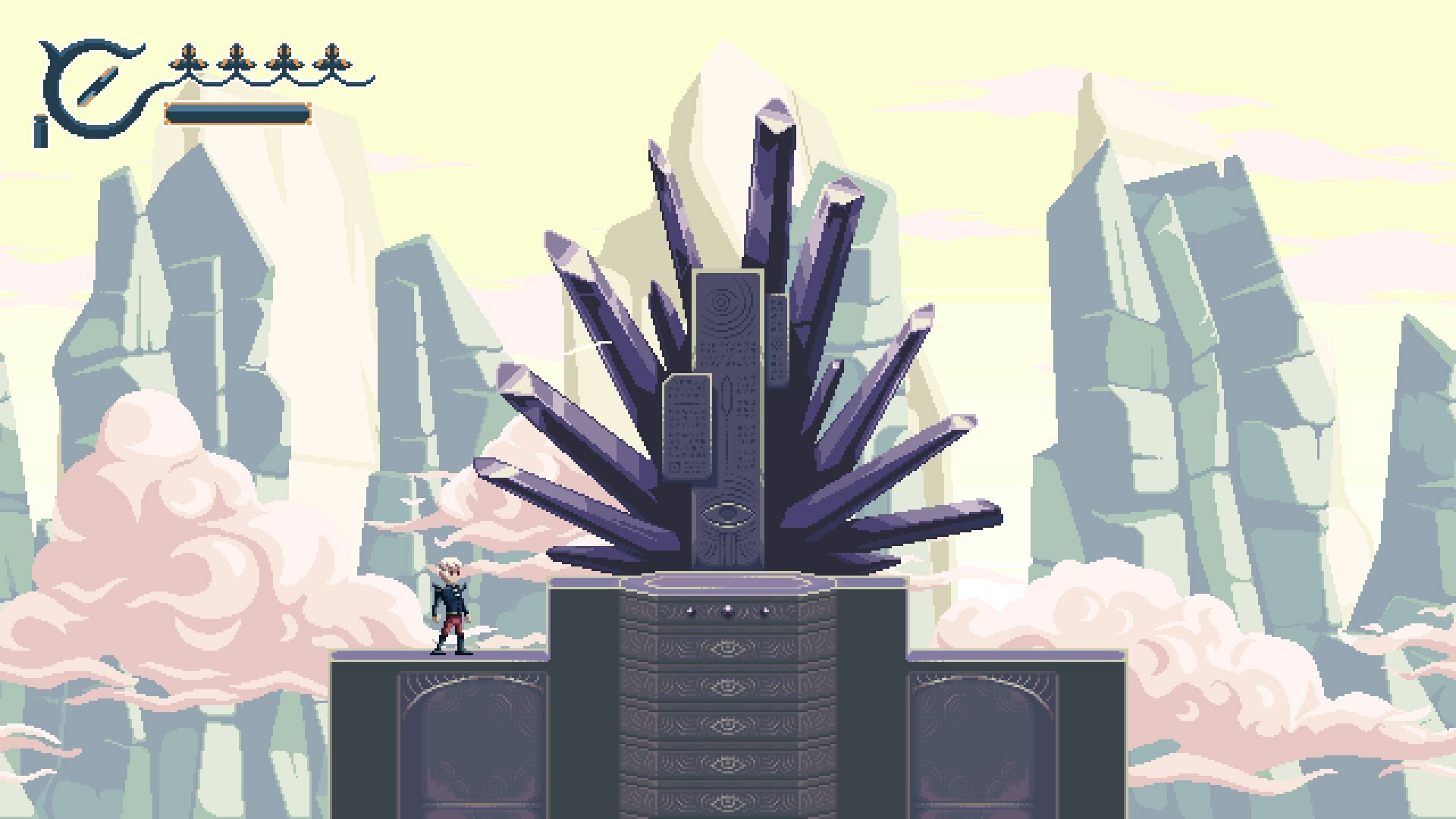
Task: Click the eye engraving on the top stair
Action: pyautogui.click(x=728, y=648)
